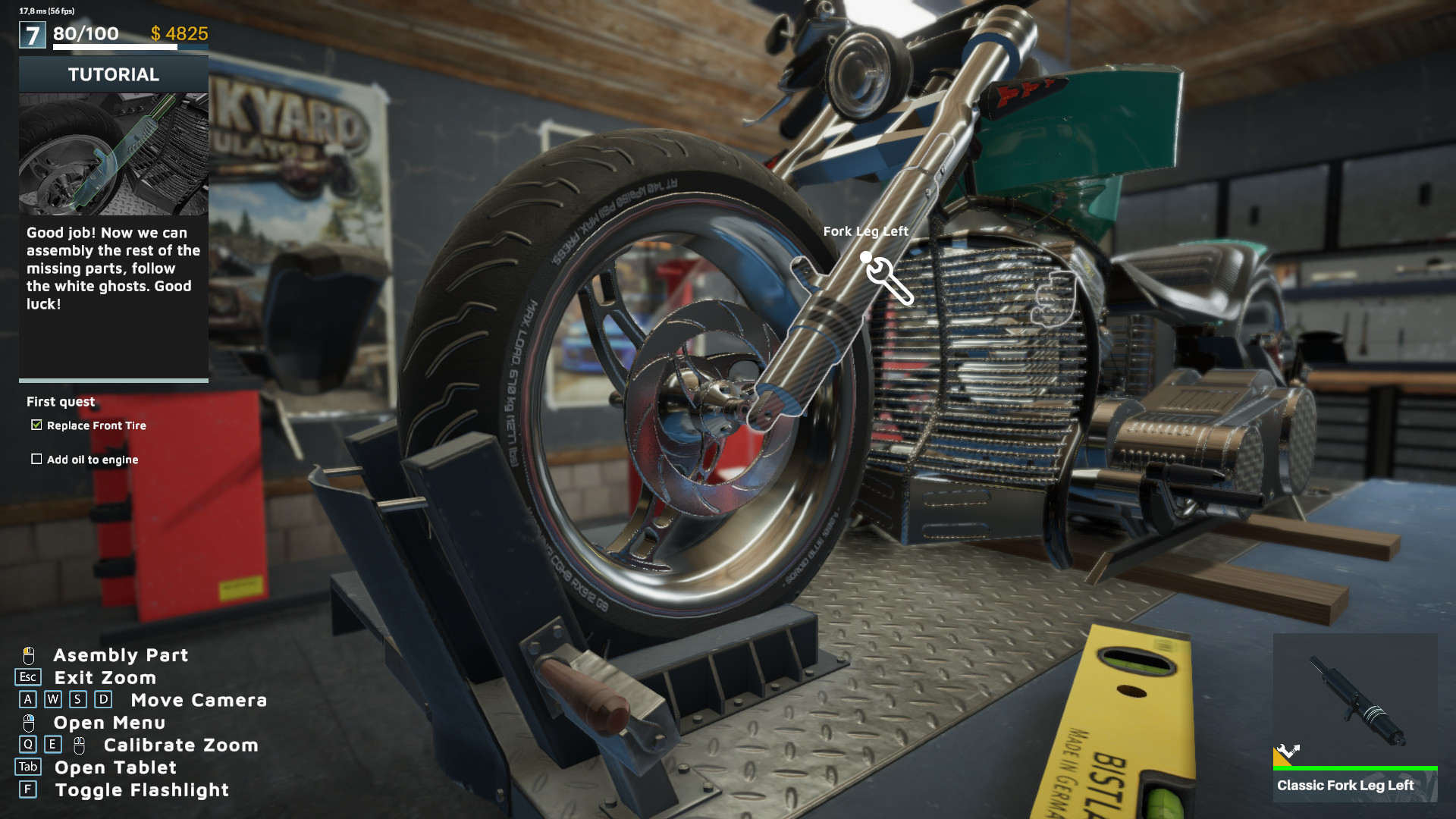Click the Esc key icon beside Exit Zoom
The image size is (1456, 819).
[x=27, y=678]
